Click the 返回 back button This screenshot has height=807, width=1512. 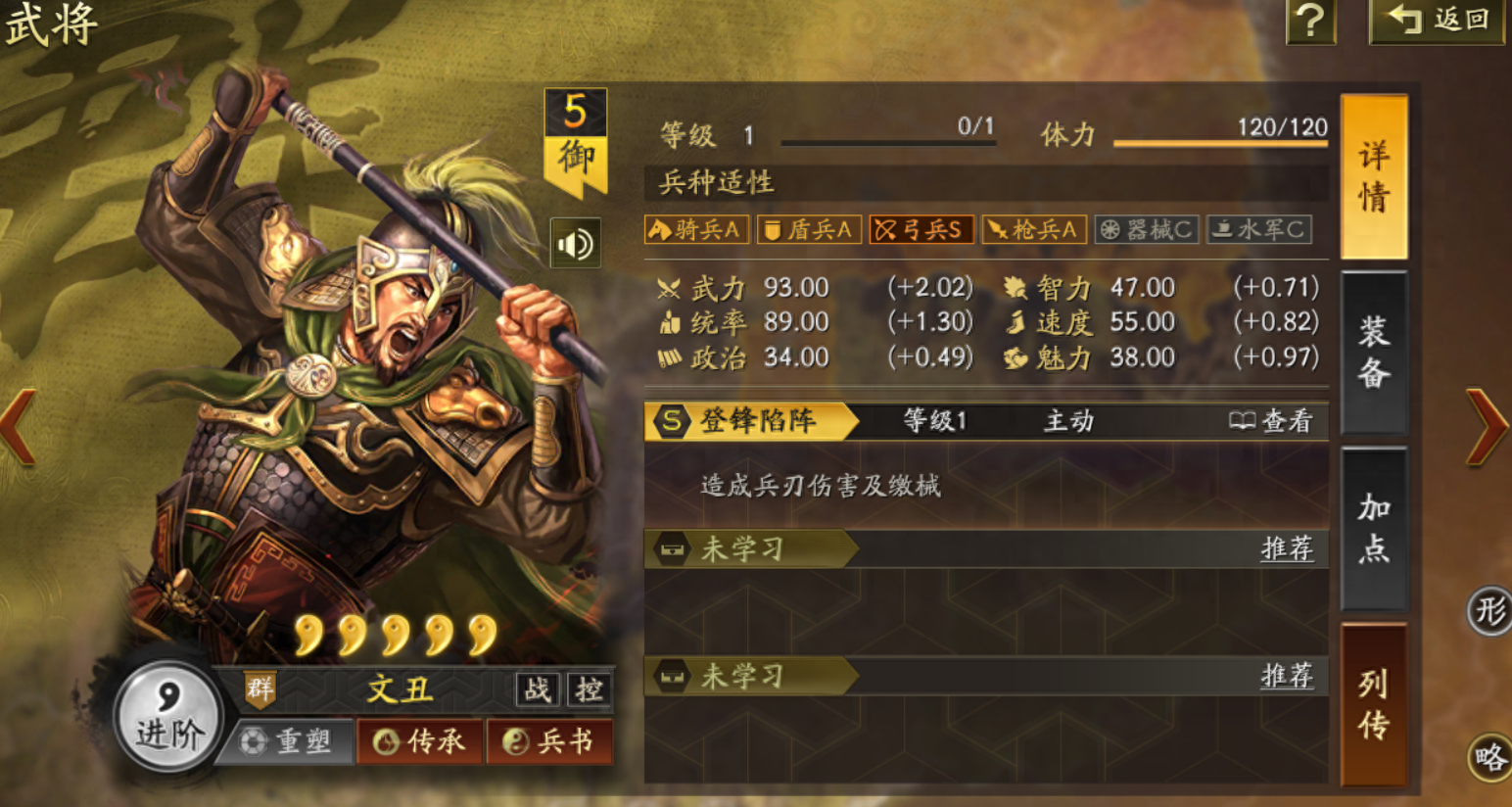(x=1438, y=21)
